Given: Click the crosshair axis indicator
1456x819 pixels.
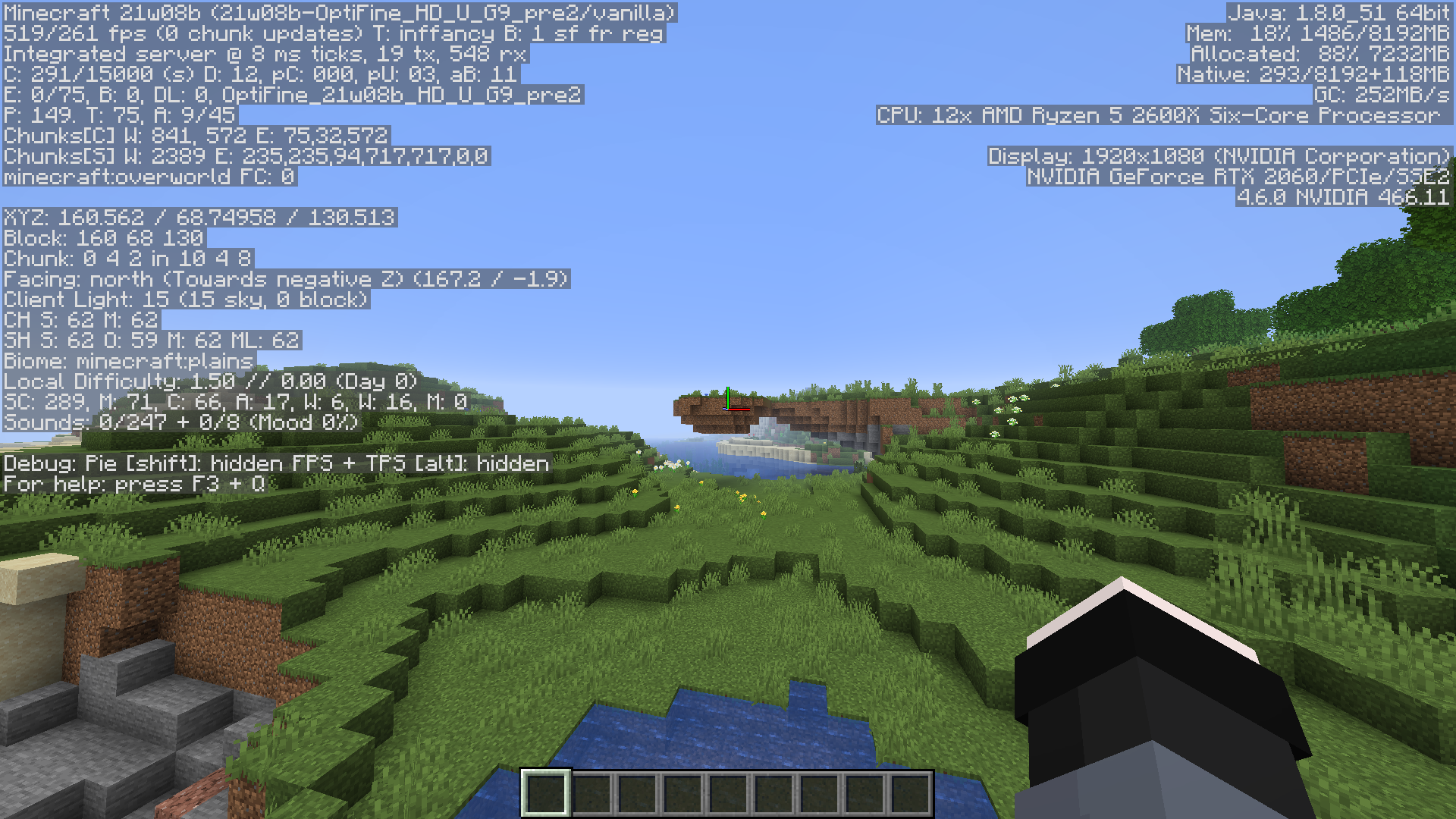Looking at the screenshot, I should [x=728, y=406].
